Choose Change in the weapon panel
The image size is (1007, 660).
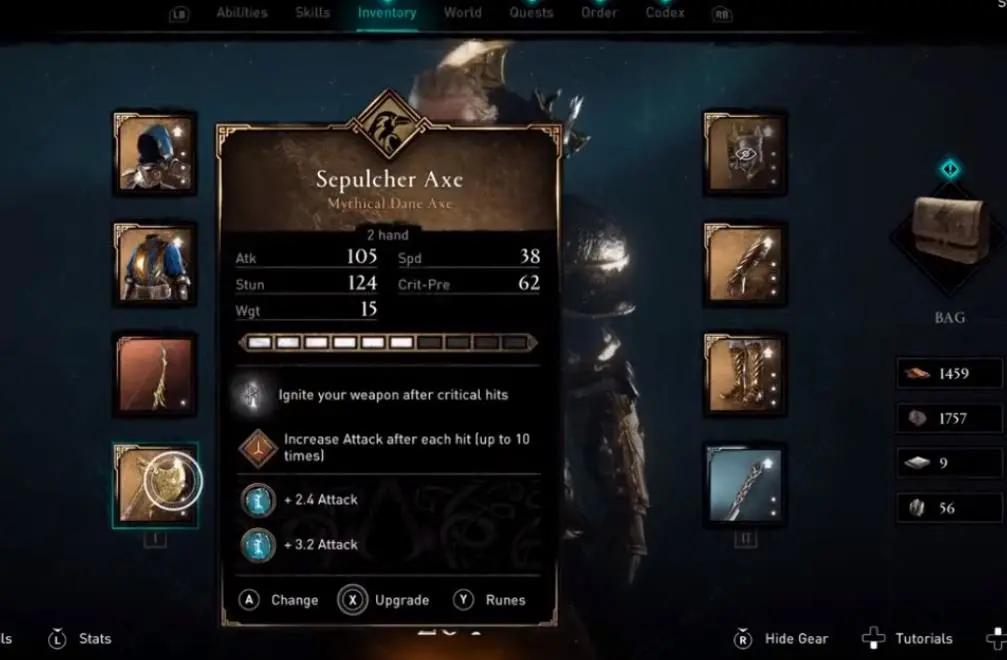pos(279,600)
